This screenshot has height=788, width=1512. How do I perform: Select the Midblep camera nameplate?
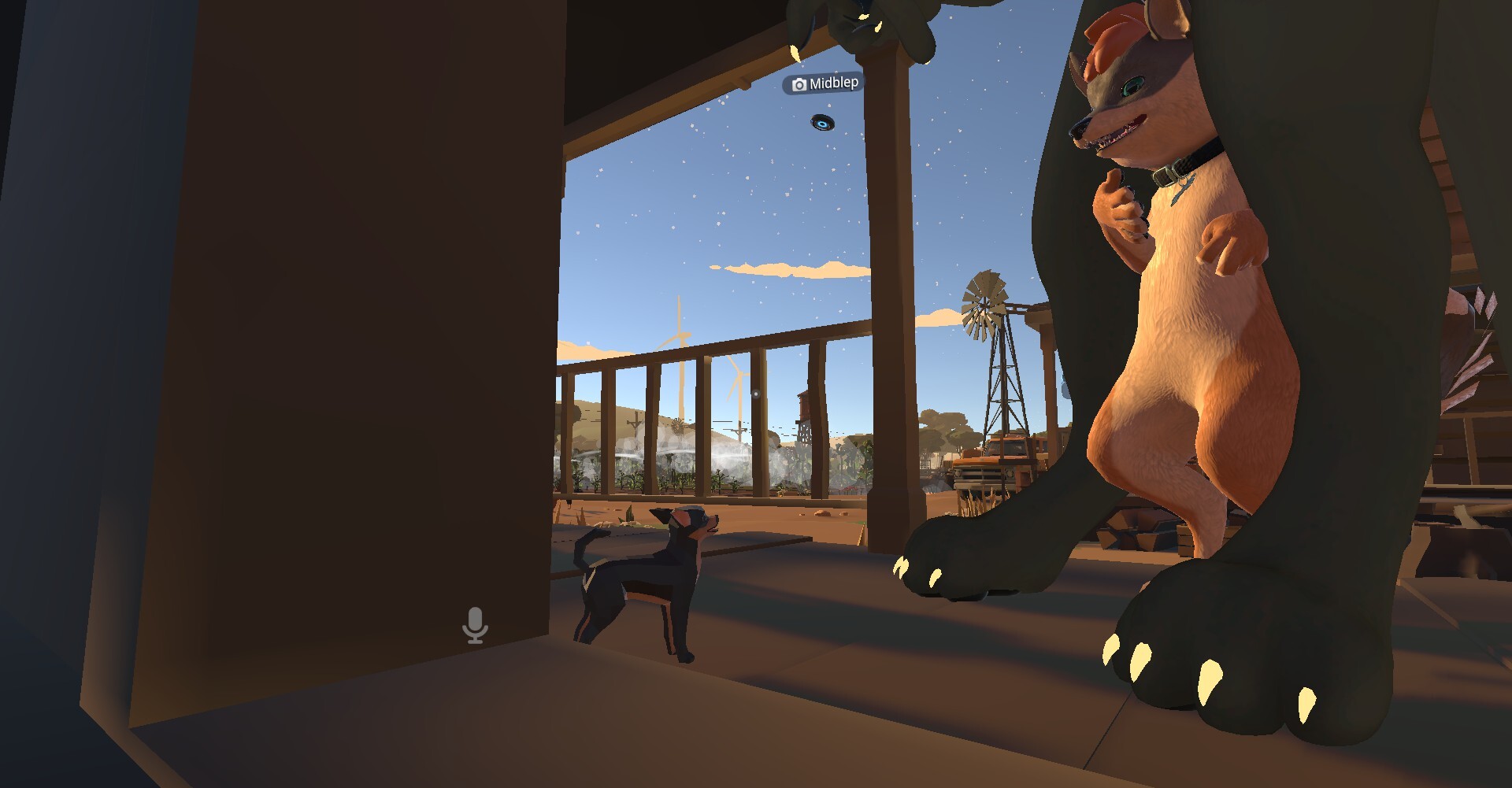(x=825, y=83)
